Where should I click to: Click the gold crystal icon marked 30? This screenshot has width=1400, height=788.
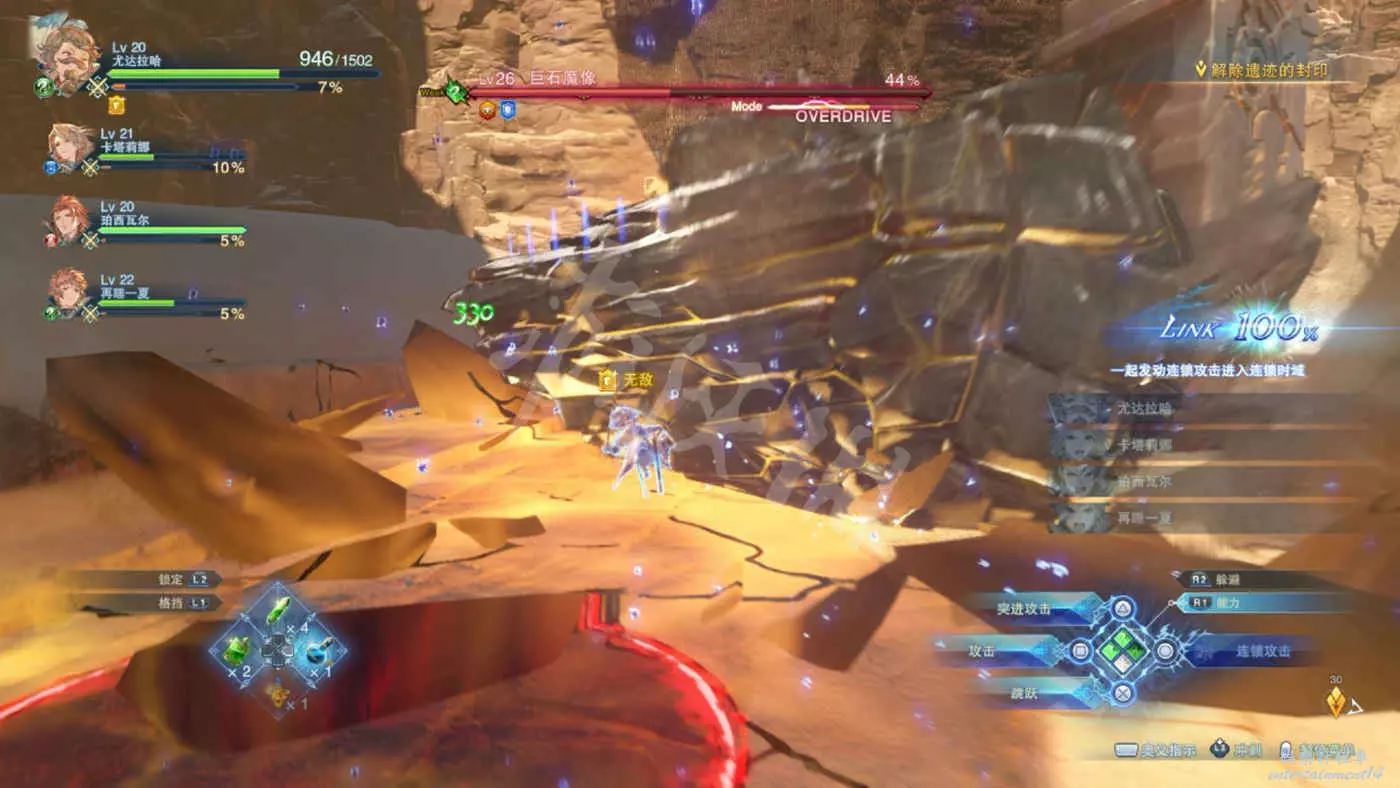1335,703
